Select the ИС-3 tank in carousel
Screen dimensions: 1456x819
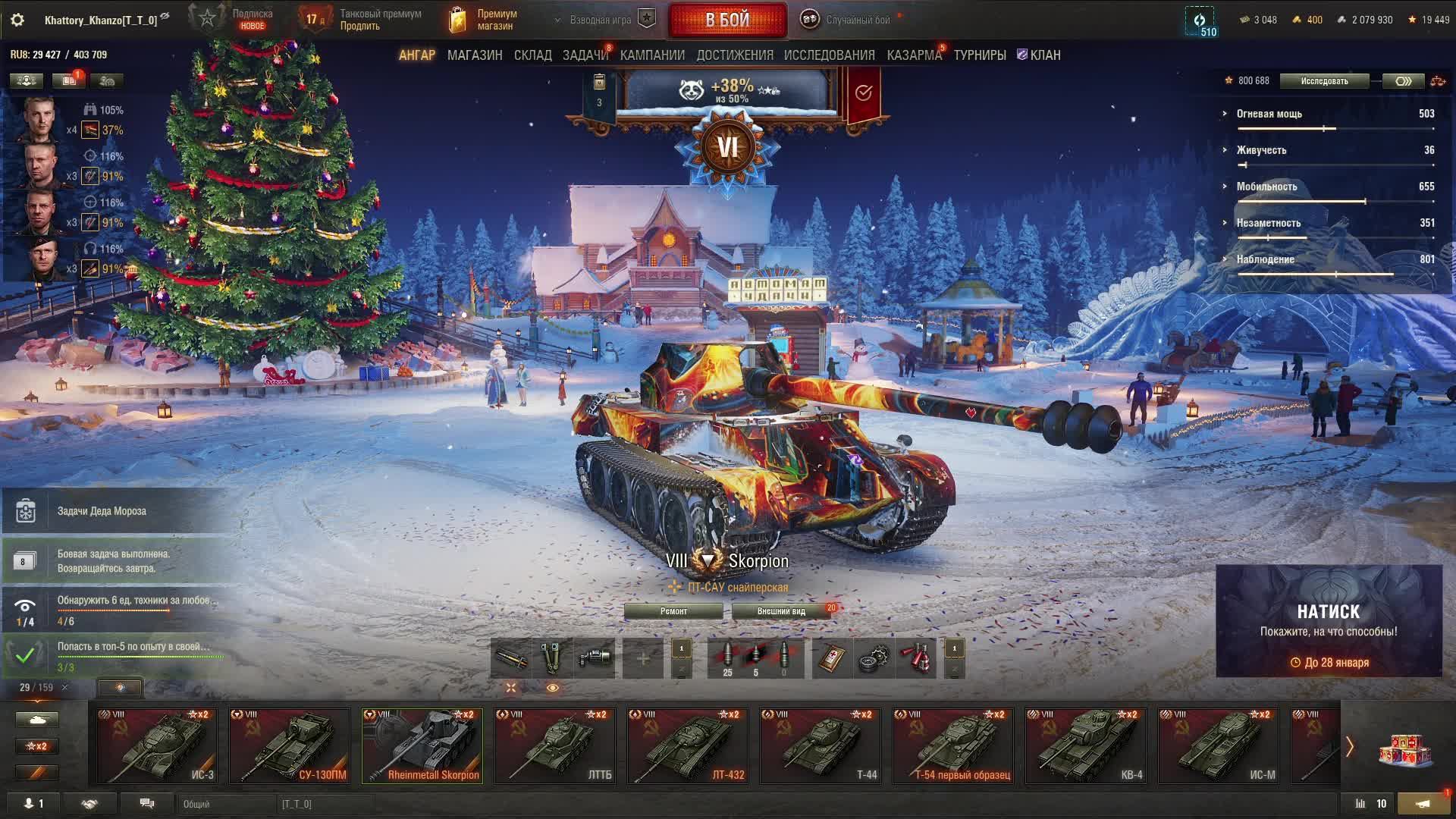[157, 745]
